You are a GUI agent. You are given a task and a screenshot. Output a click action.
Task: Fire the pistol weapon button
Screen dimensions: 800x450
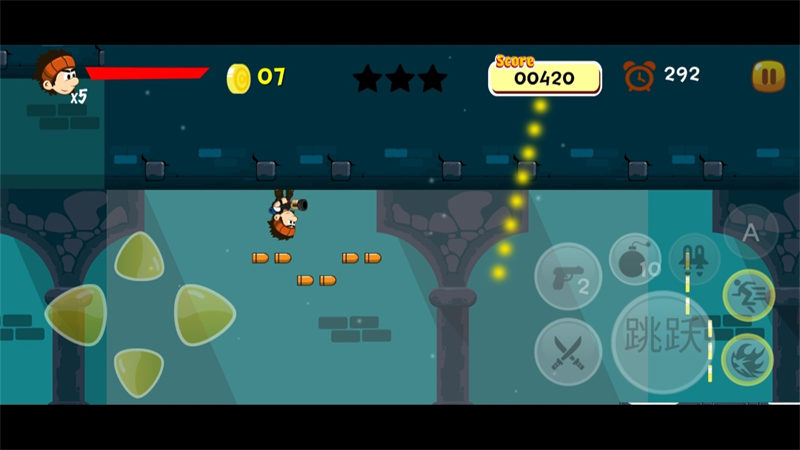pyautogui.click(x=567, y=276)
